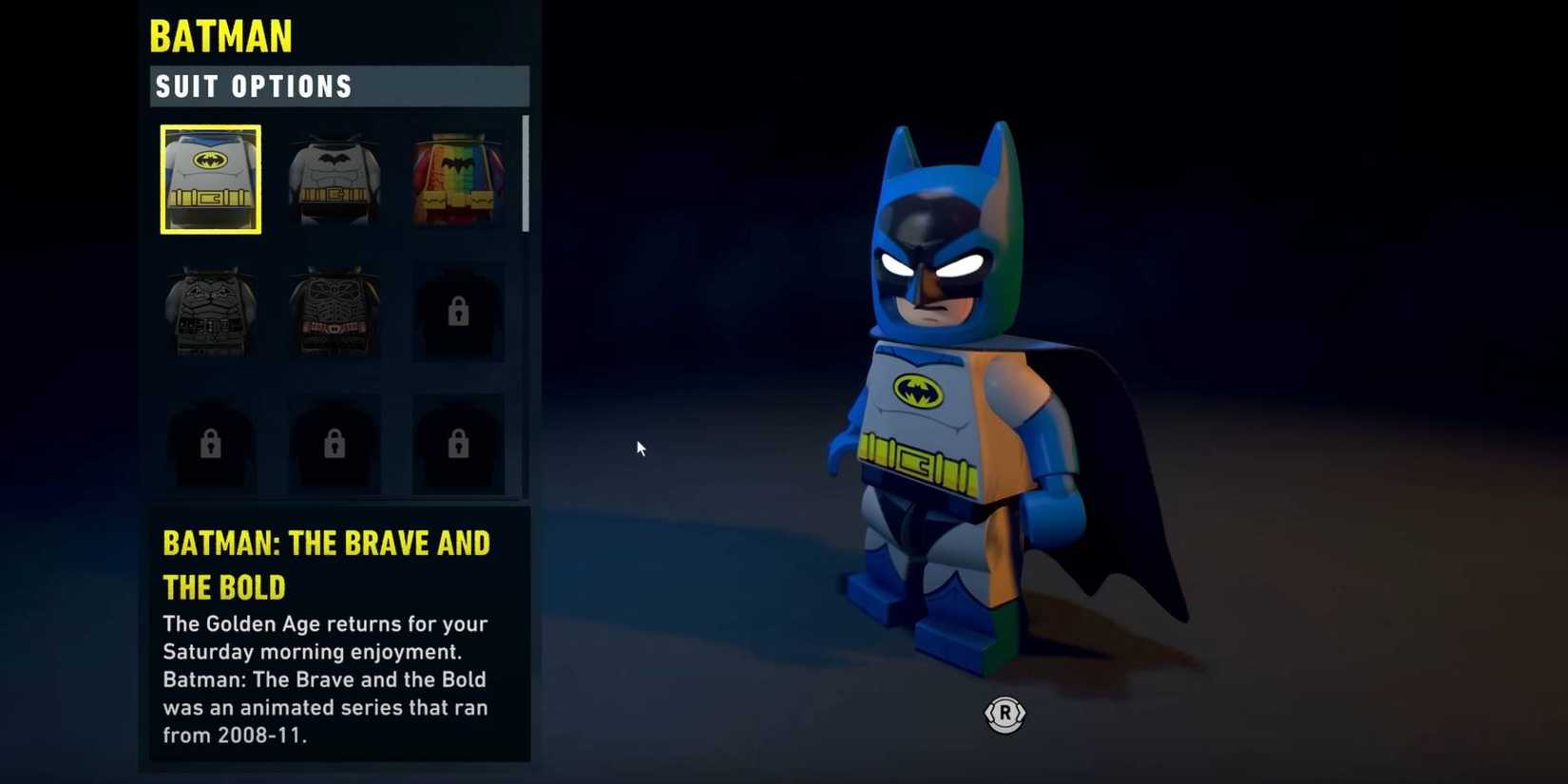1568x784 pixels.
Task: Choose the rainbow cape Batman suit
Action: 458,179
